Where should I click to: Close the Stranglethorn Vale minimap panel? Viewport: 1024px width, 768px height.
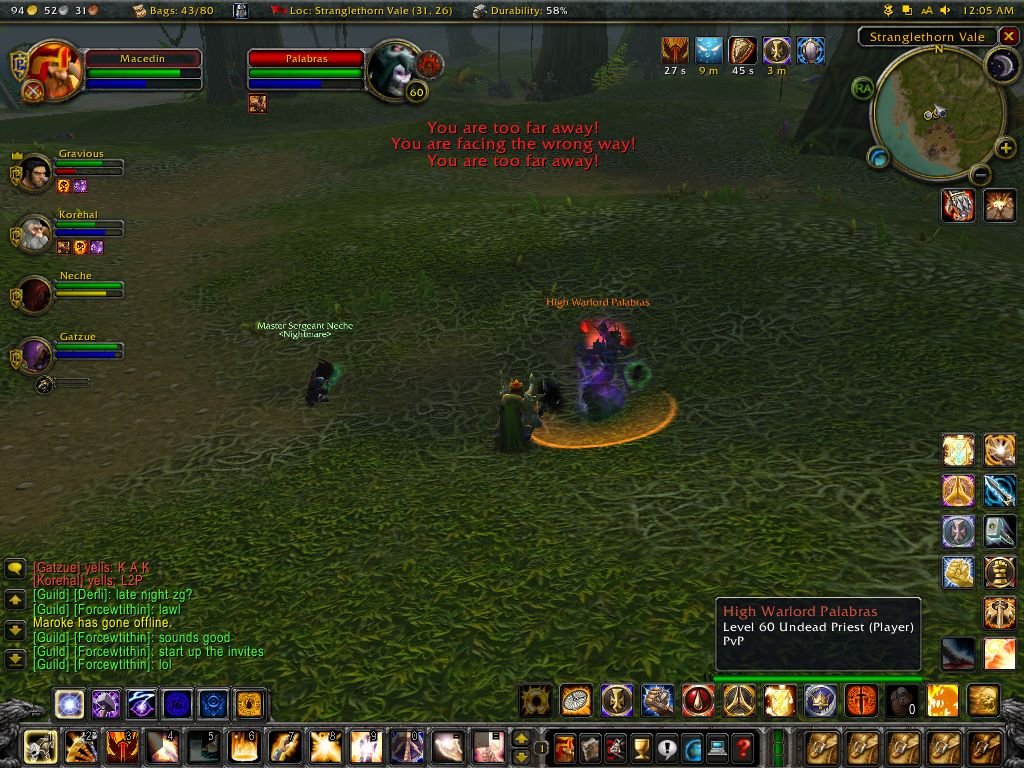point(1009,37)
